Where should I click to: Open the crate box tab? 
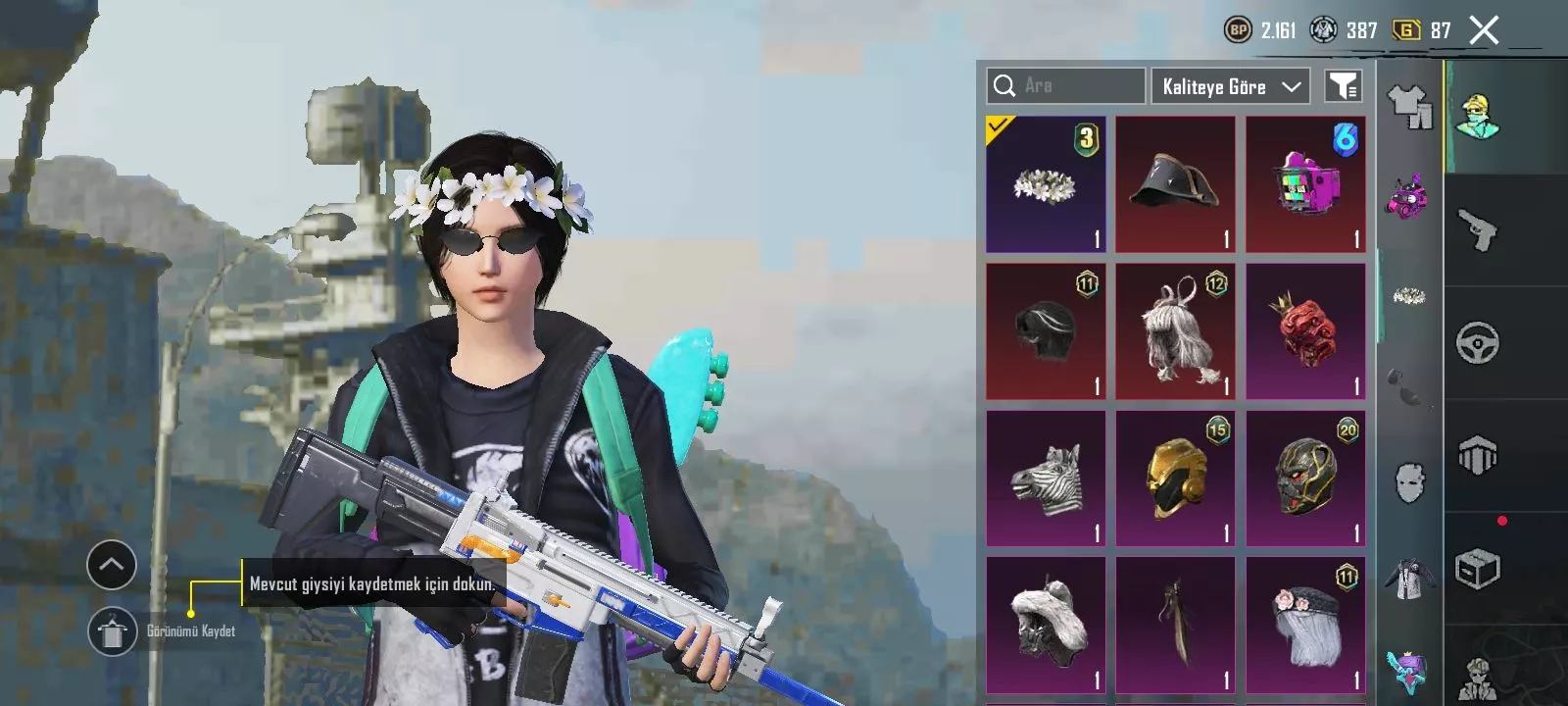coord(1478,569)
